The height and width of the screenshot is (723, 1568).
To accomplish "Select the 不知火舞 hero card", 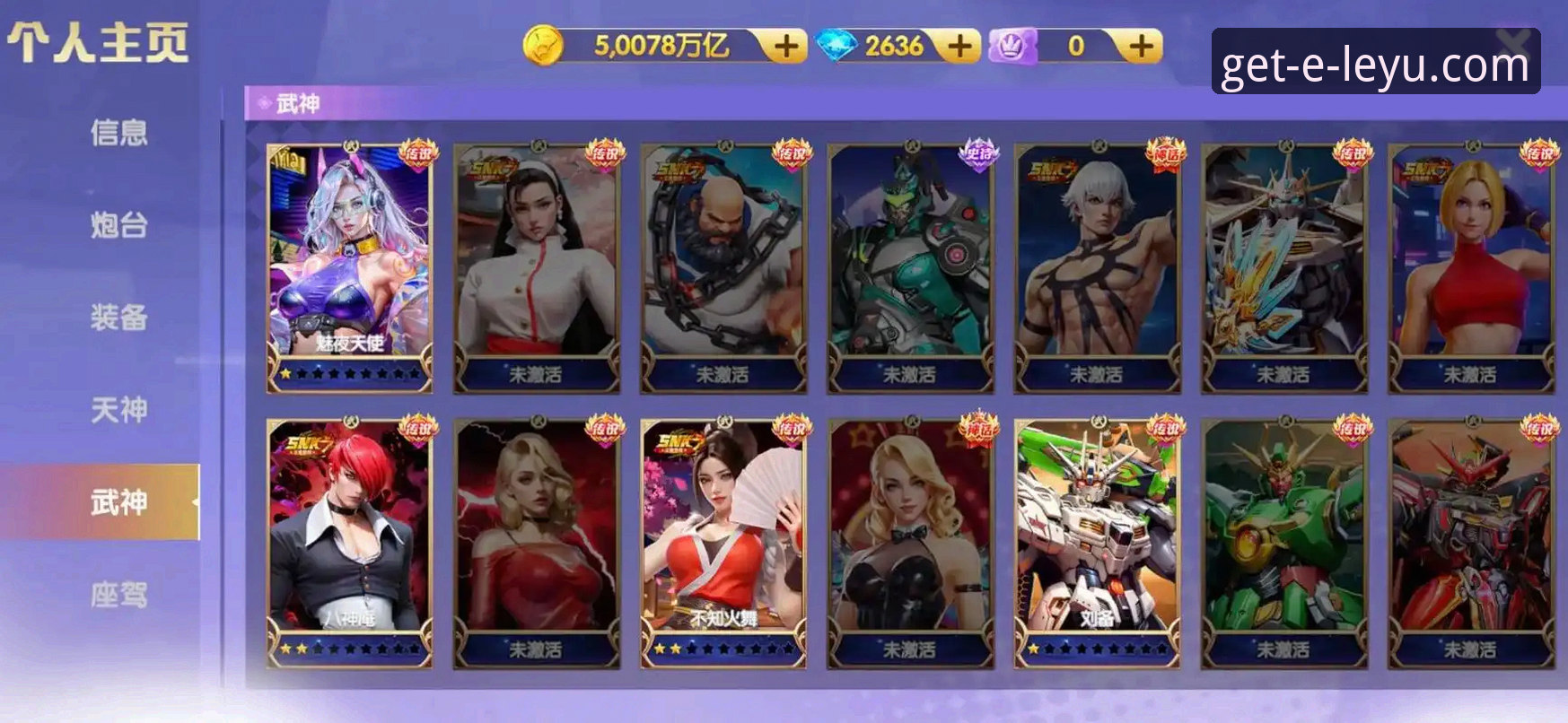I will pyautogui.click(x=723, y=542).
